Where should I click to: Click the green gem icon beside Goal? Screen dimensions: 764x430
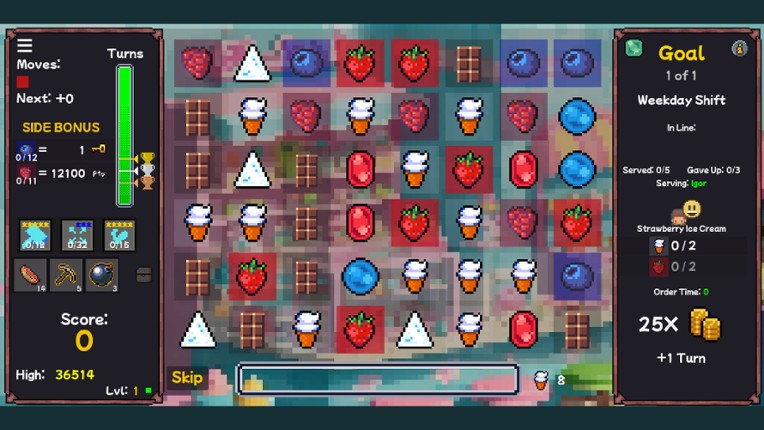point(633,48)
